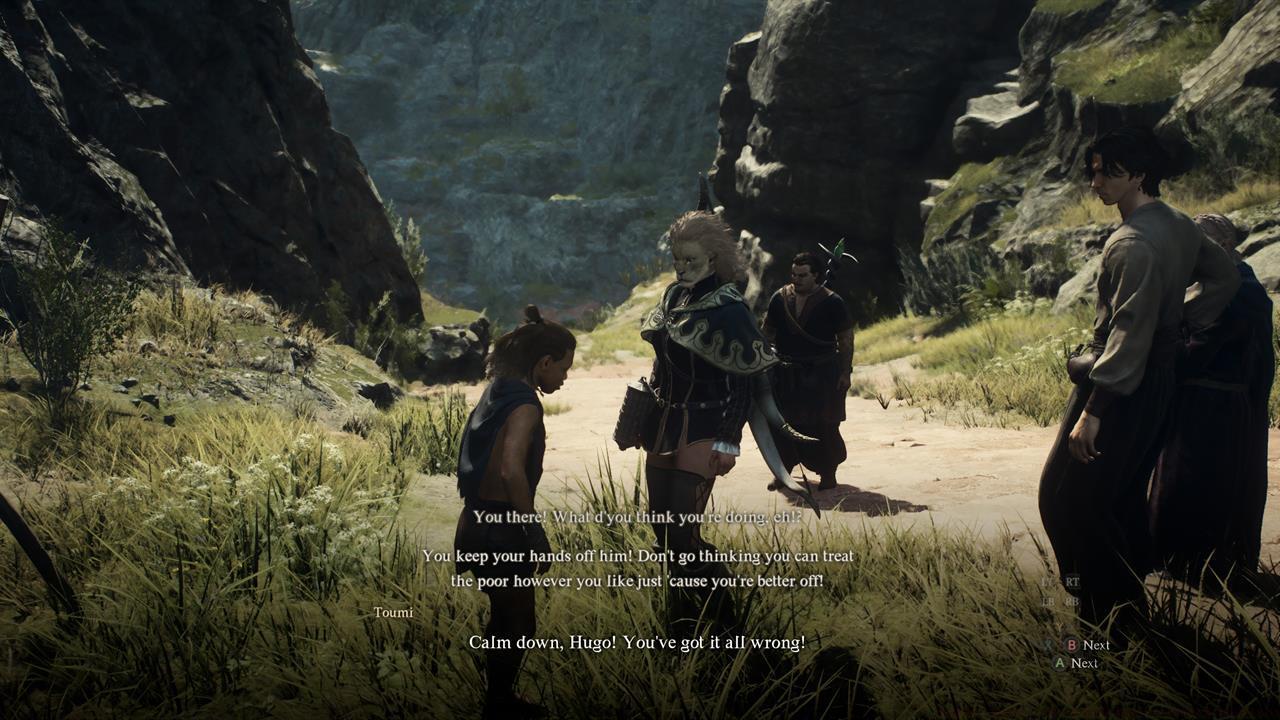Click the LT trigger prompt icon
Viewport: 1280px width, 720px height.
coord(1044,583)
